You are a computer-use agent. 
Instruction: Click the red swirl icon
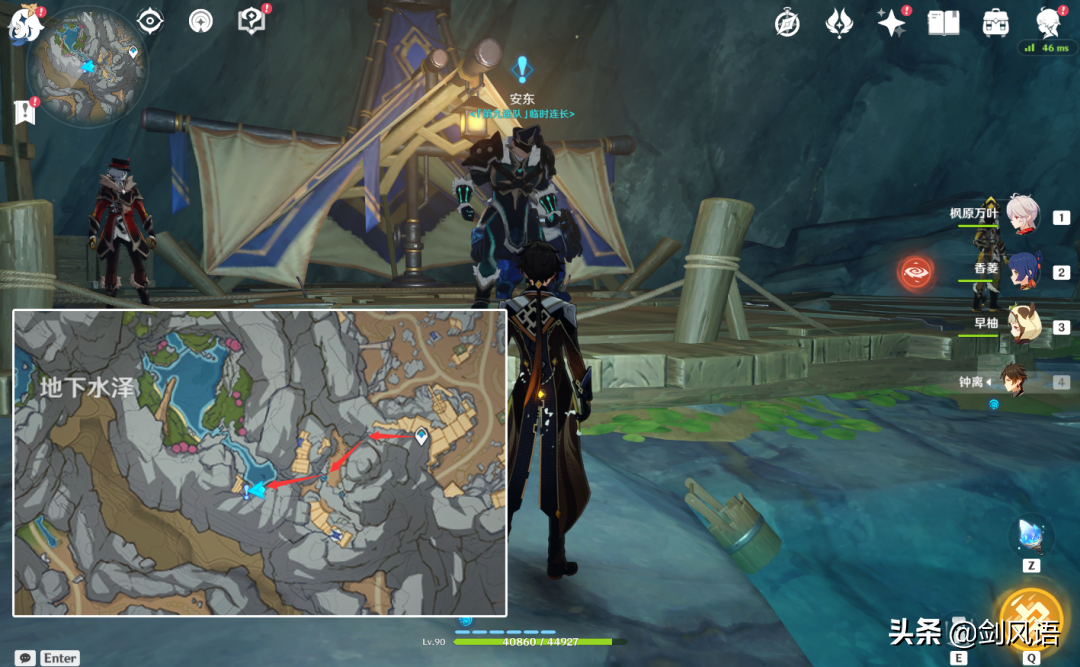(917, 273)
